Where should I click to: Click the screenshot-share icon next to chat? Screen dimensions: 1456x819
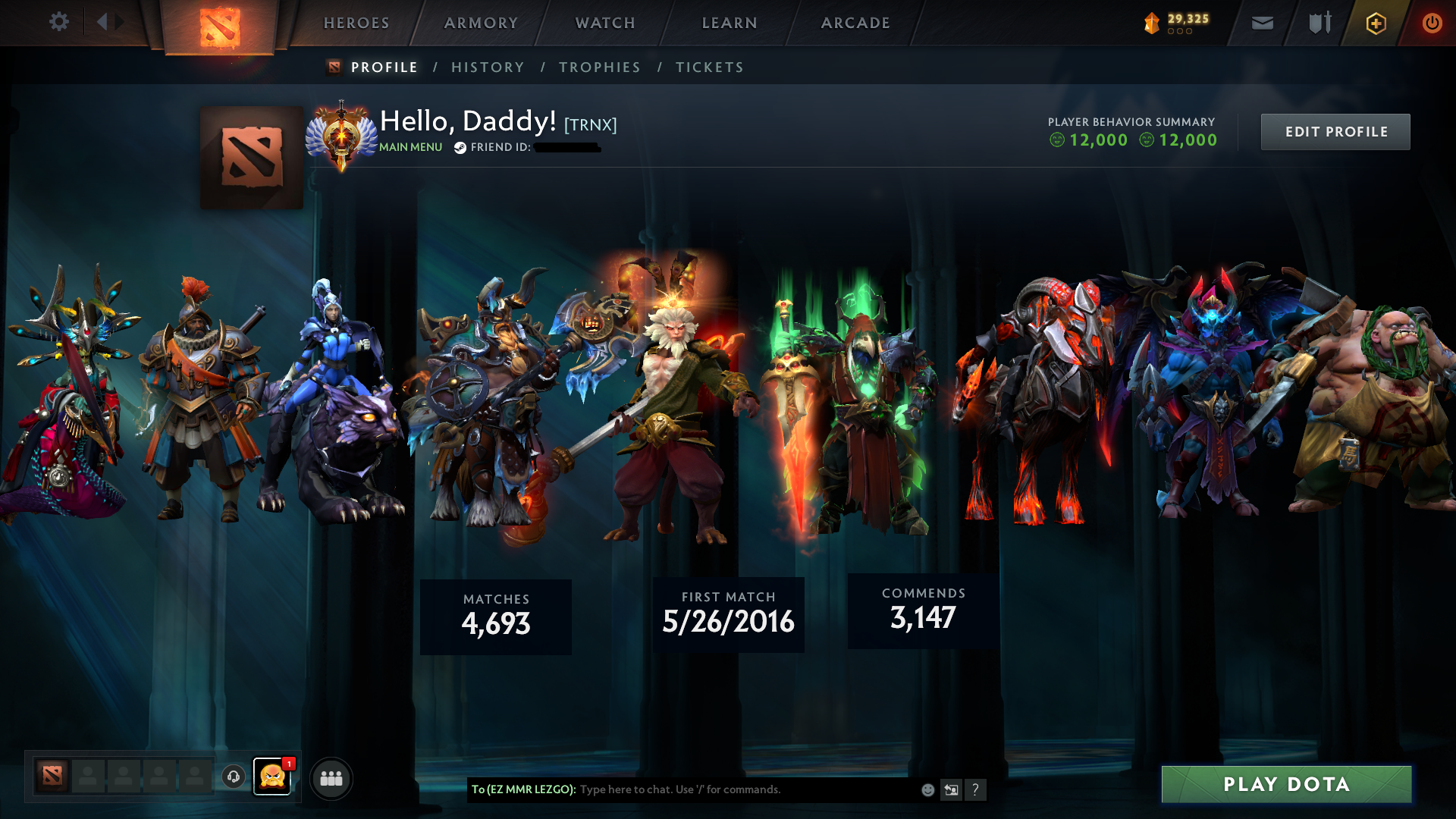coord(951,789)
